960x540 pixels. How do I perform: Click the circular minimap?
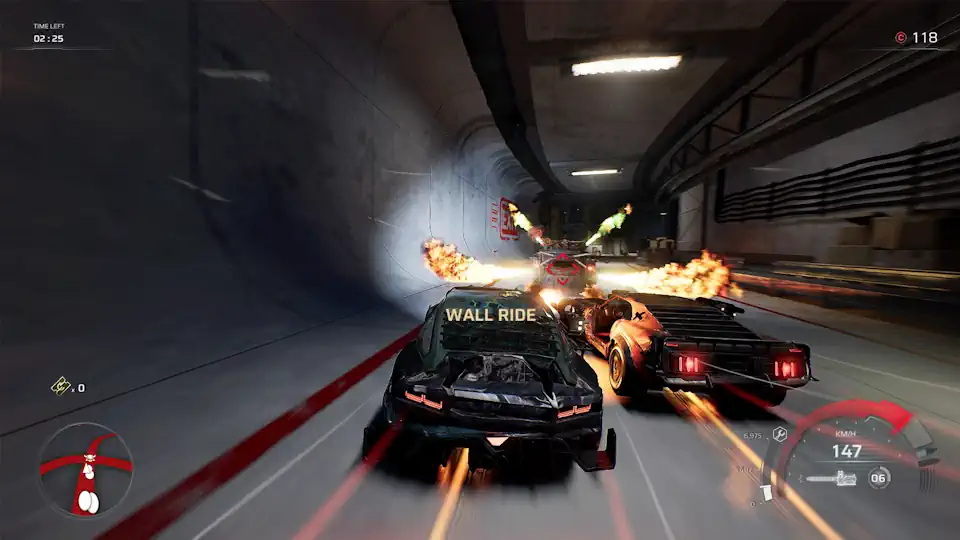pyautogui.click(x=85, y=468)
